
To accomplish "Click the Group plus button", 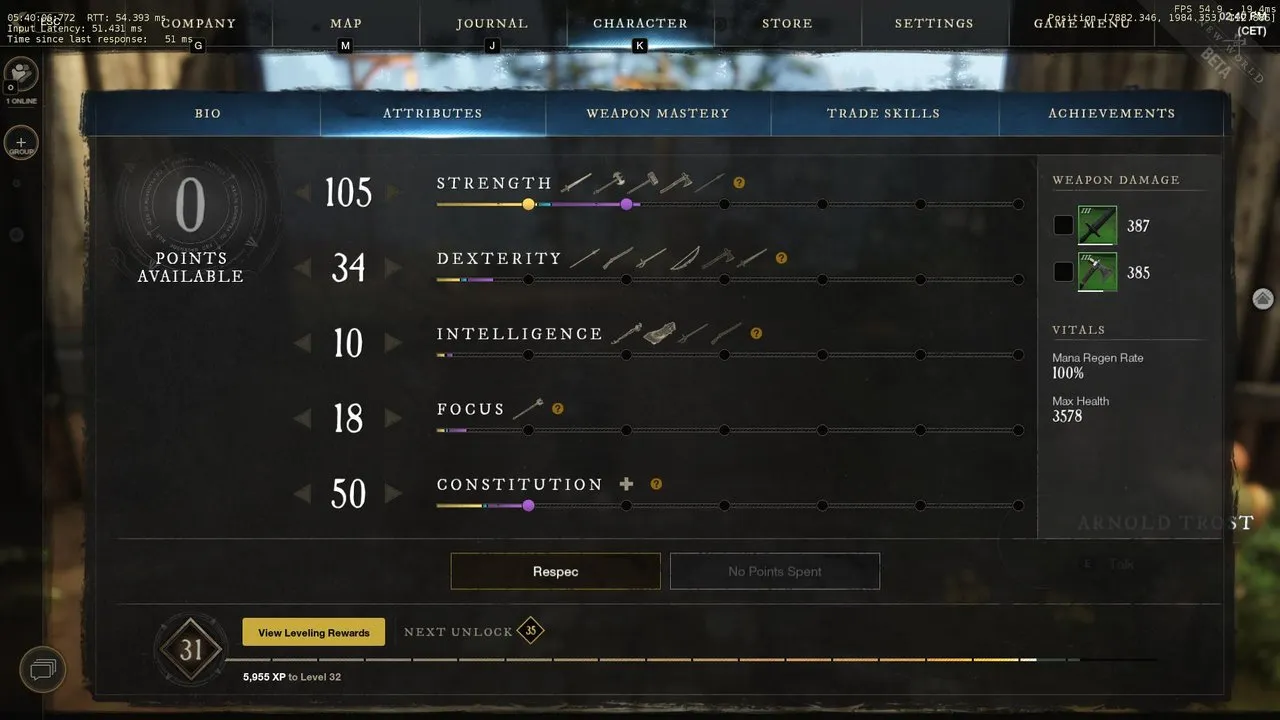I will [x=21, y=143].
